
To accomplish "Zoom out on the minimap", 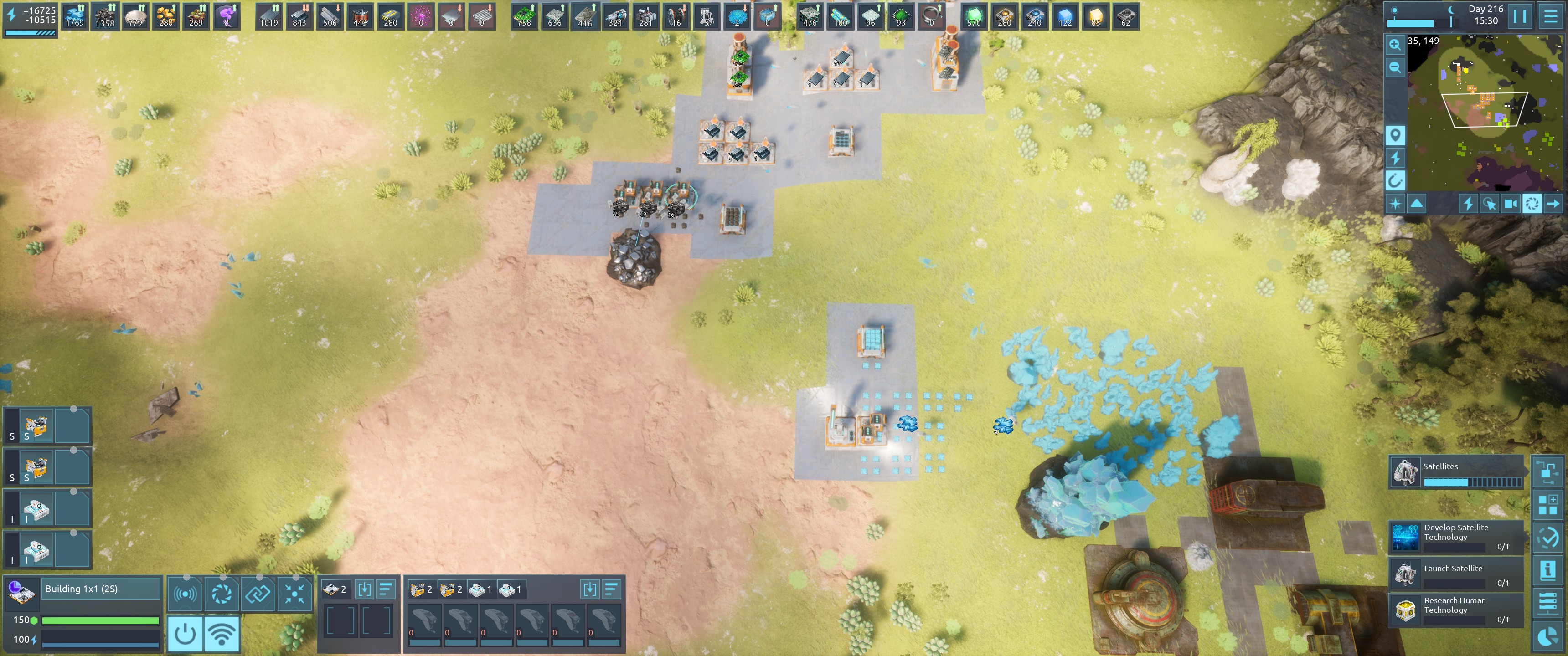I will tap(1394, 67).
